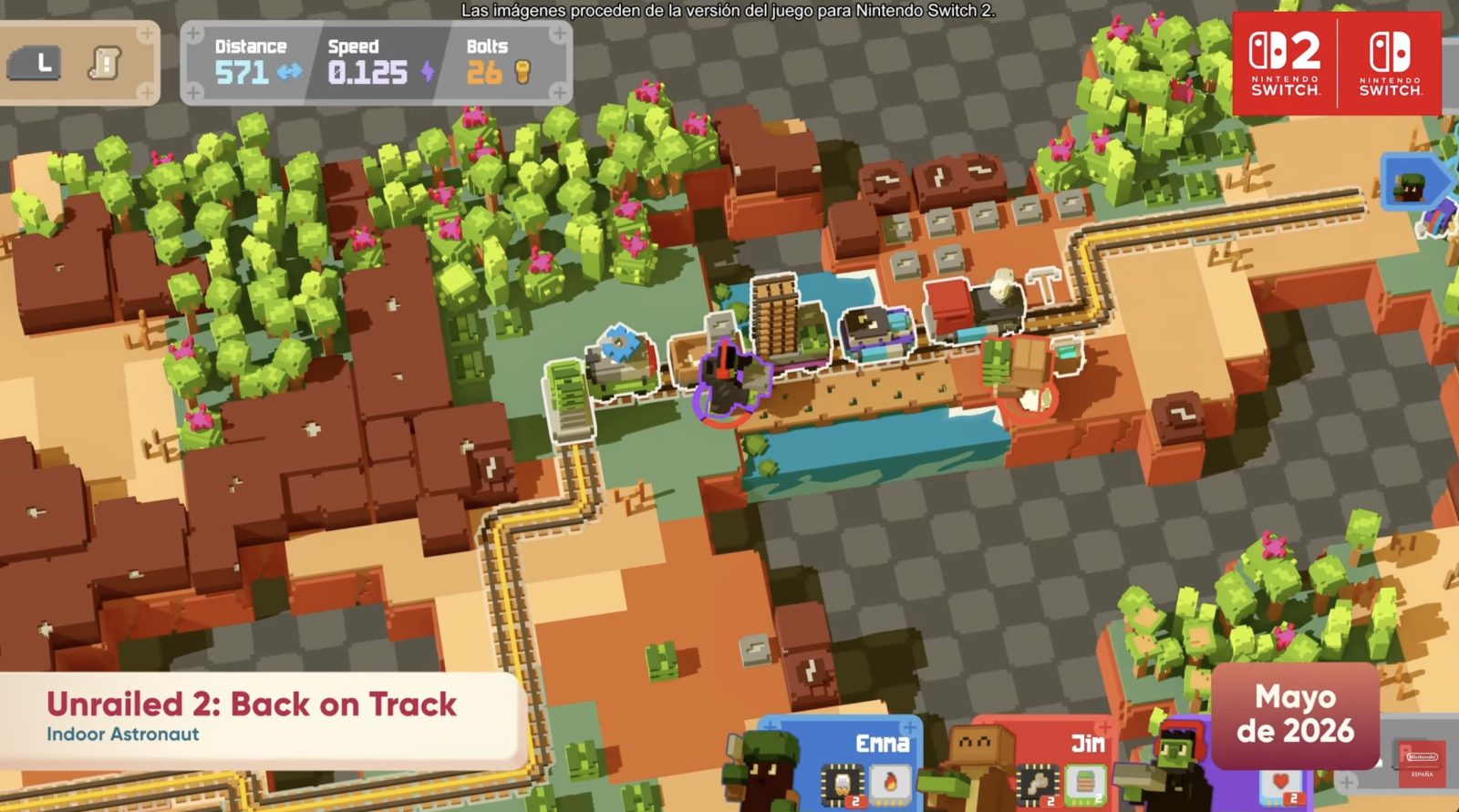Click the Unrailed 2: Back on Track title
This screenshot has width=1459, height=812.
tap(253, 703)
